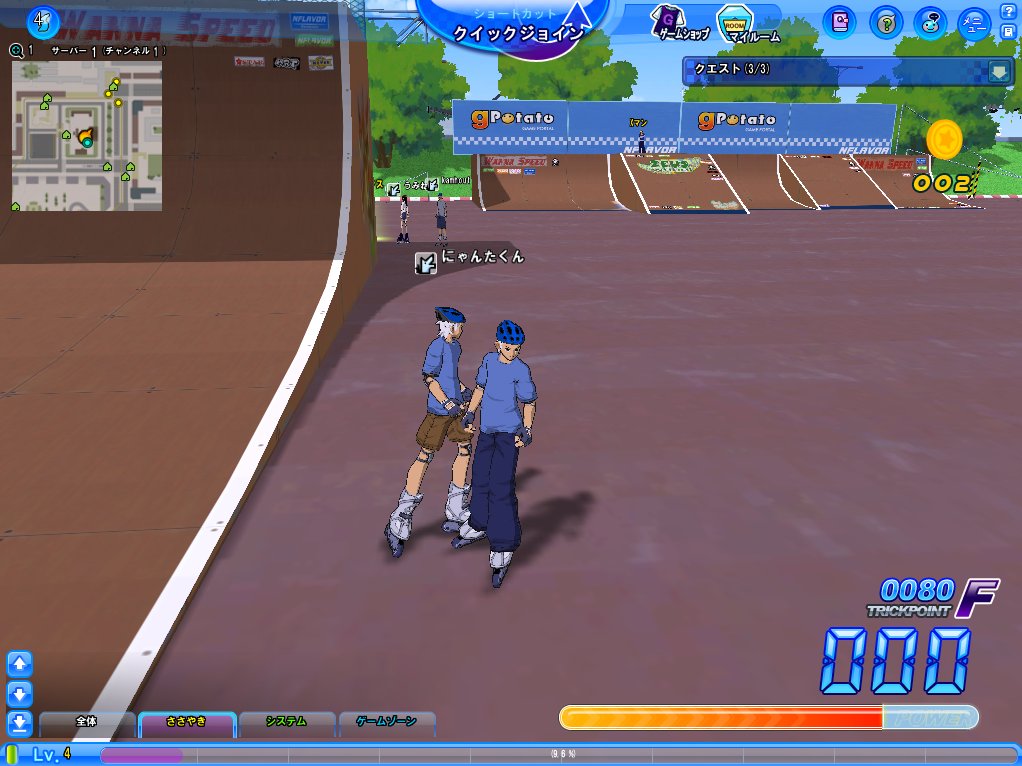Click the round question mark speech bubble icon

coord(886,21)
